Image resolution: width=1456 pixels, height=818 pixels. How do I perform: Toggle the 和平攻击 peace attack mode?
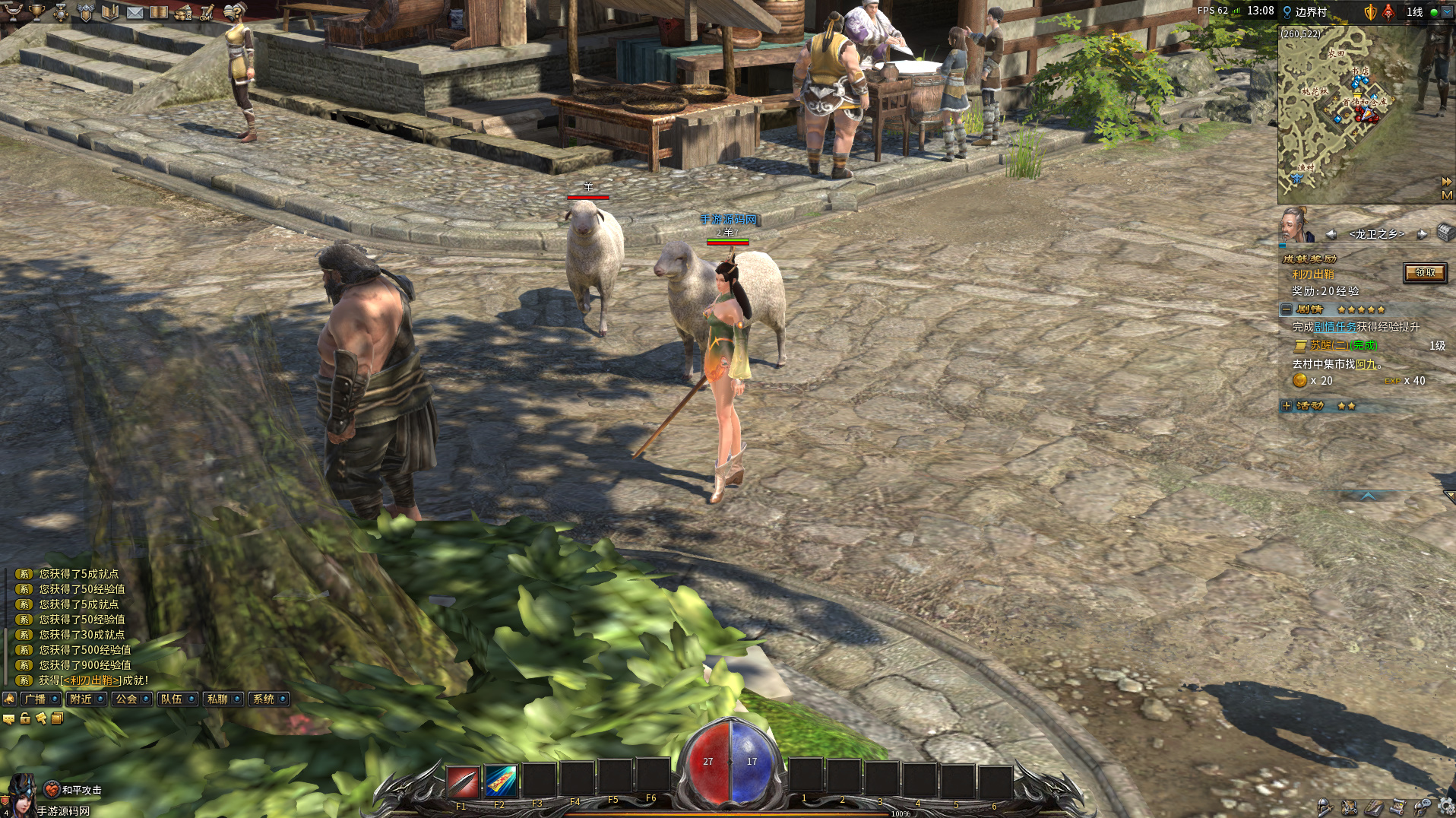pos(52,790)
